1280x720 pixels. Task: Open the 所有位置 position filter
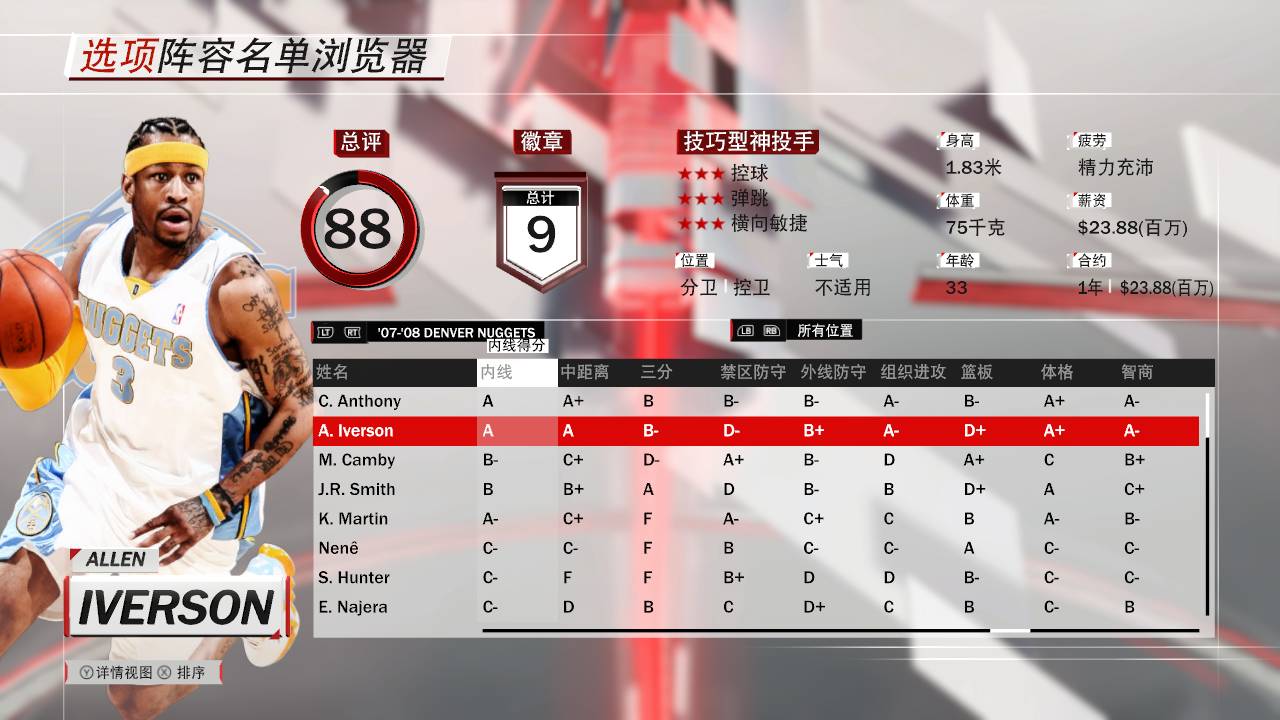click(825, 331)
